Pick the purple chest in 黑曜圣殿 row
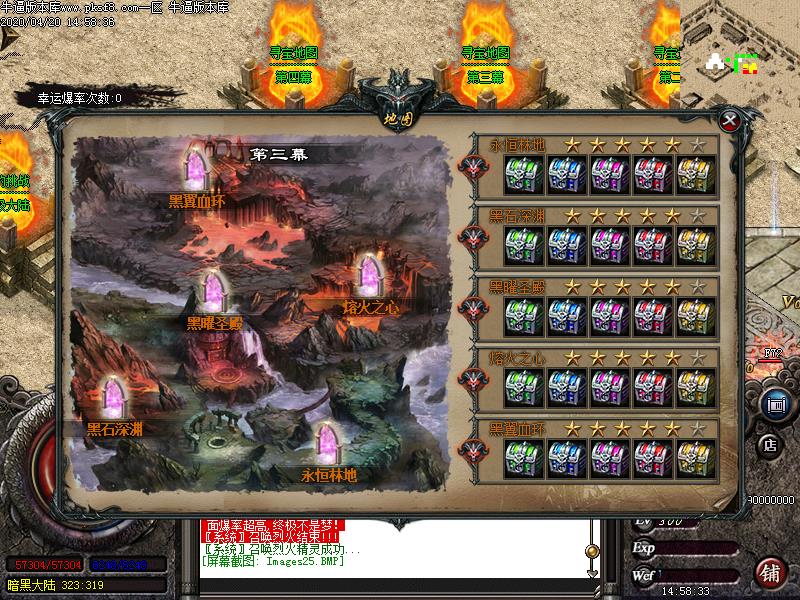Screen dimensions: 800x600 coord(610,315)
